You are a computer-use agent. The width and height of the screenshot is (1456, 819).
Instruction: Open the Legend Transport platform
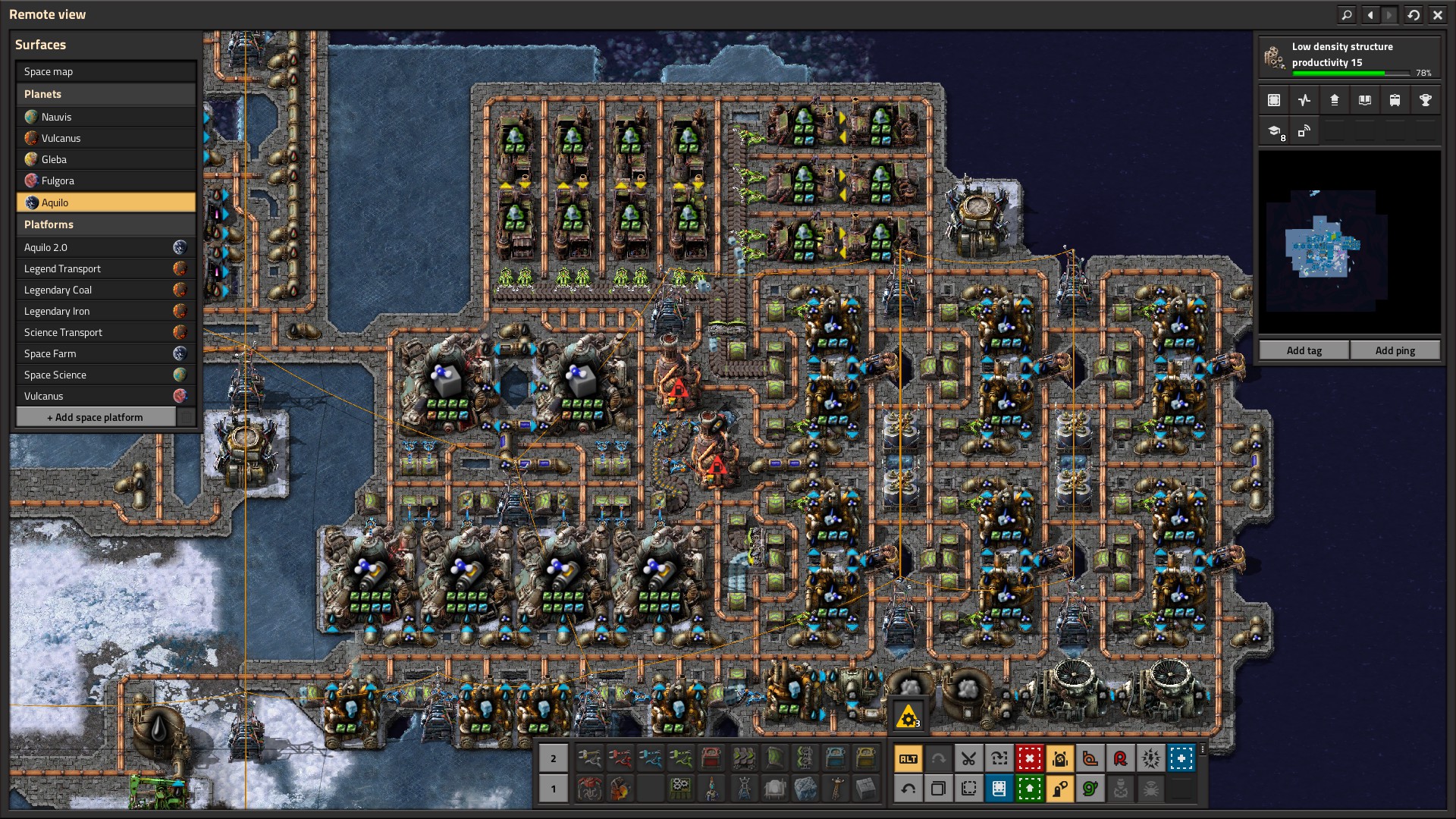[x=105, y=268]
